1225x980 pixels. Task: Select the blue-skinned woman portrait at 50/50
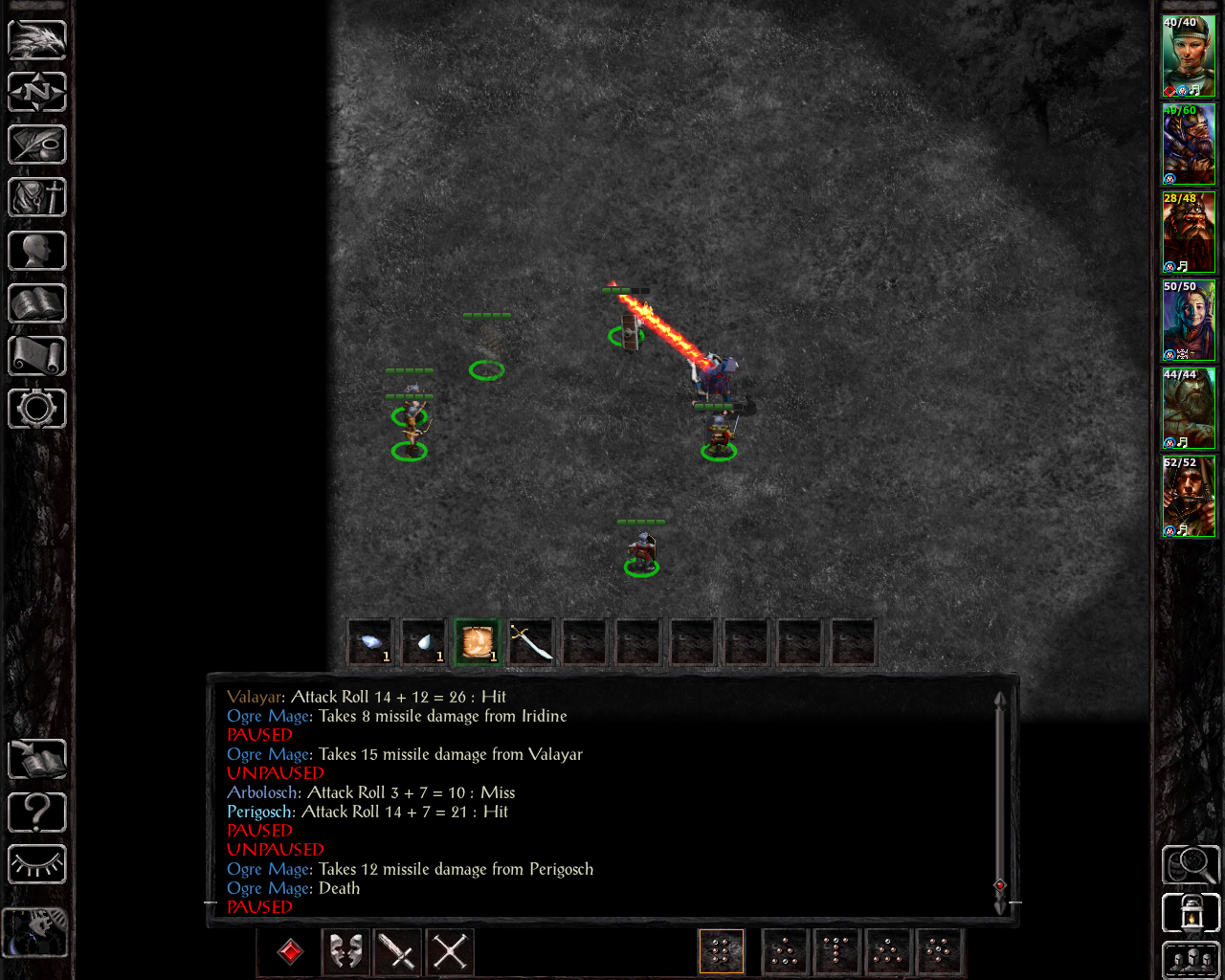click(x=1189, y=321)
